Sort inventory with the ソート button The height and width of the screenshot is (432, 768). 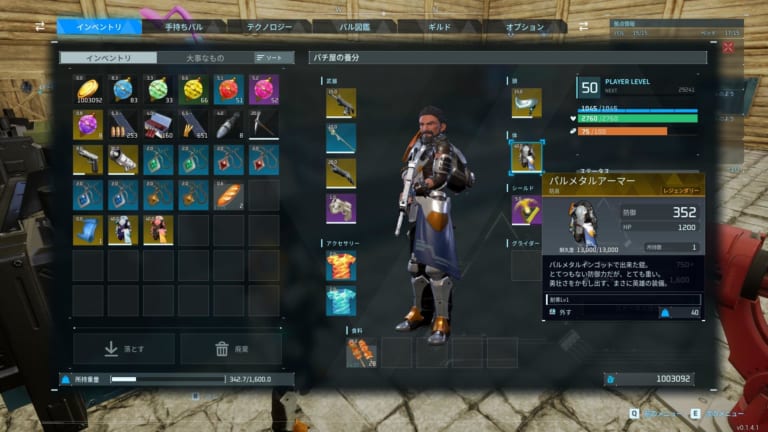click(268, 58)
